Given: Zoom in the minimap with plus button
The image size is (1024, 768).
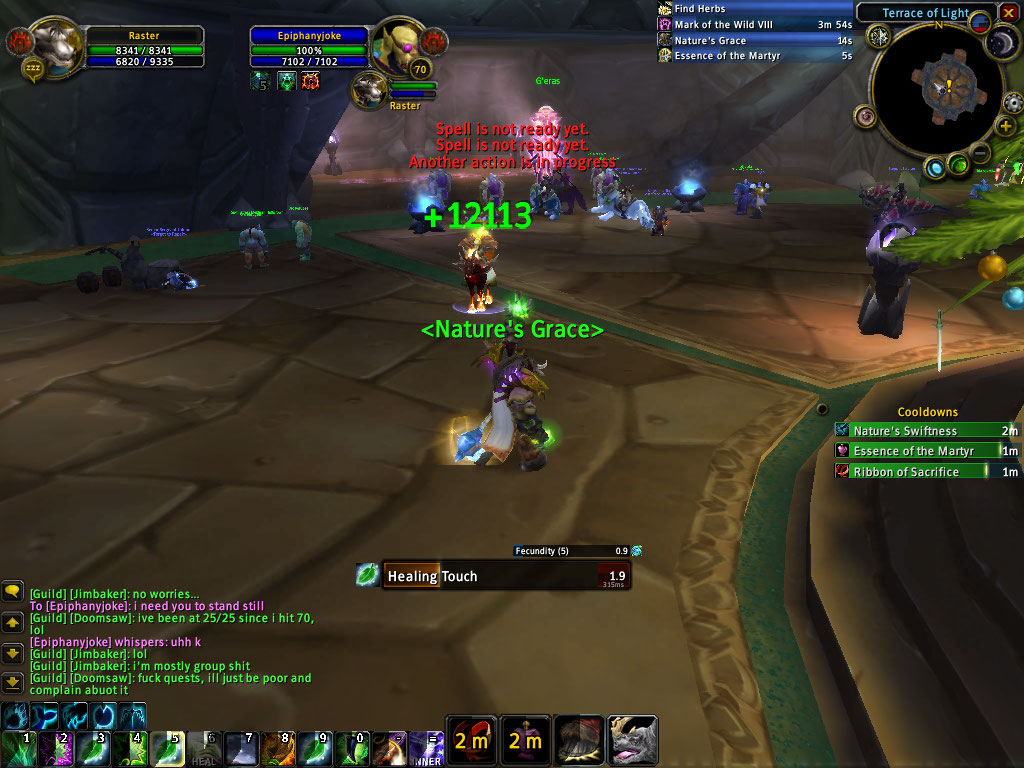Looking at the screenshot, I should [1006, 126].
